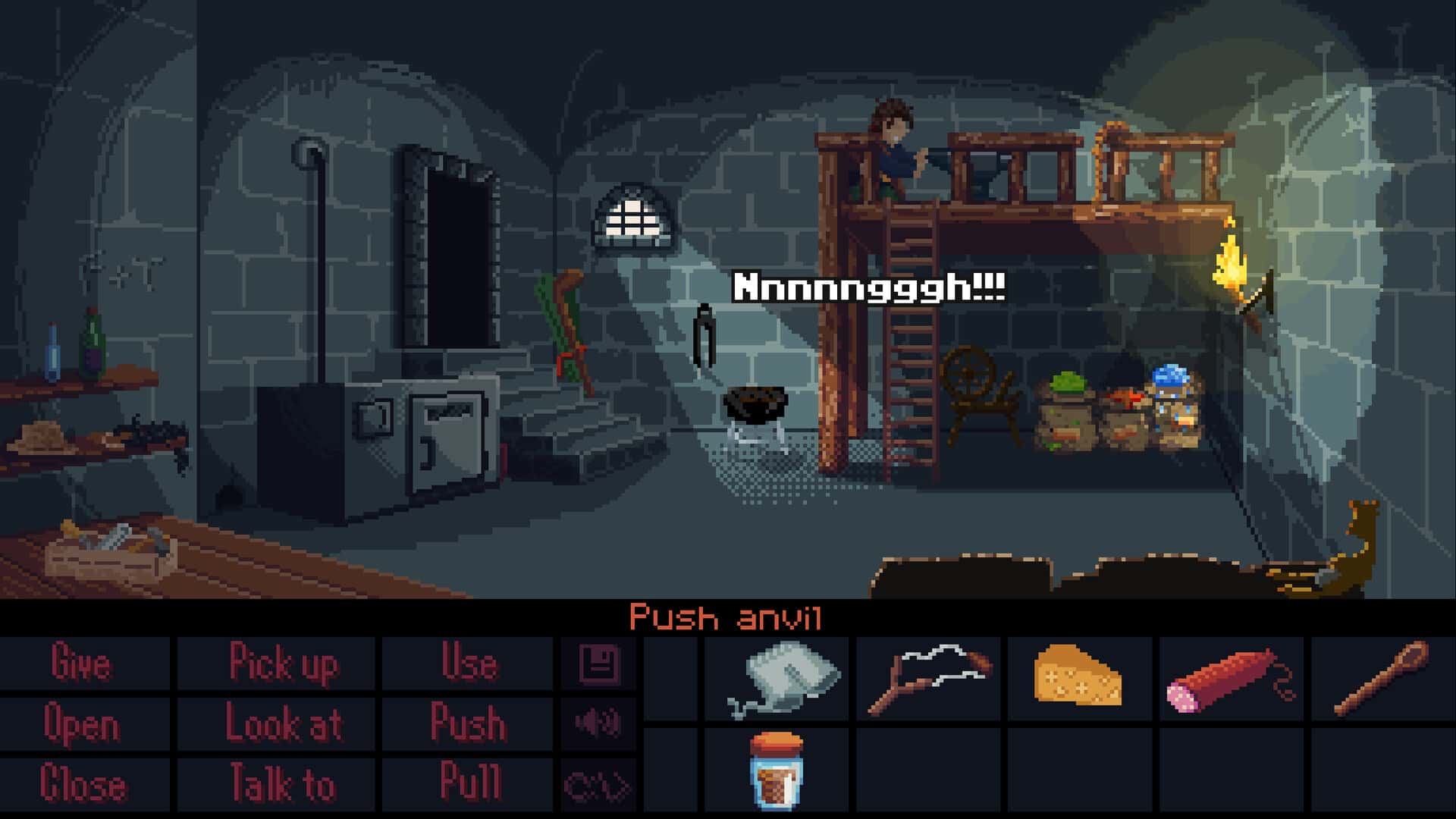The height and width of the screenshot is (819, 1456).
Task: Click the glass jar inventory item
Action: click(777, 770)
